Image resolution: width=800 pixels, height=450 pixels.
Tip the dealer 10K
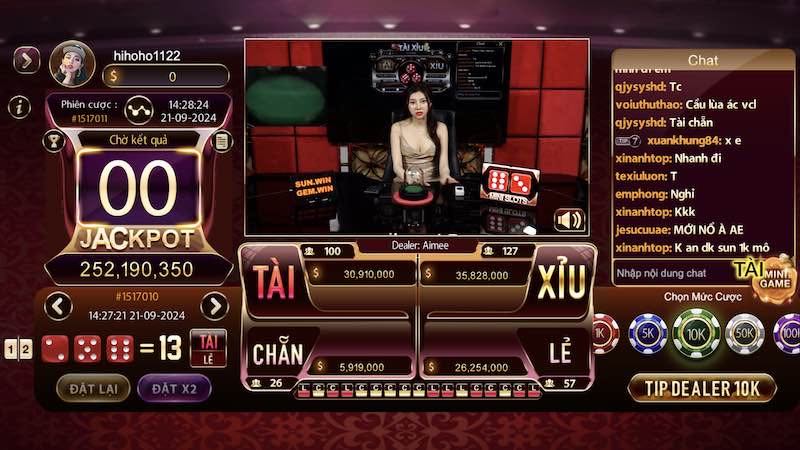point(703,388)
